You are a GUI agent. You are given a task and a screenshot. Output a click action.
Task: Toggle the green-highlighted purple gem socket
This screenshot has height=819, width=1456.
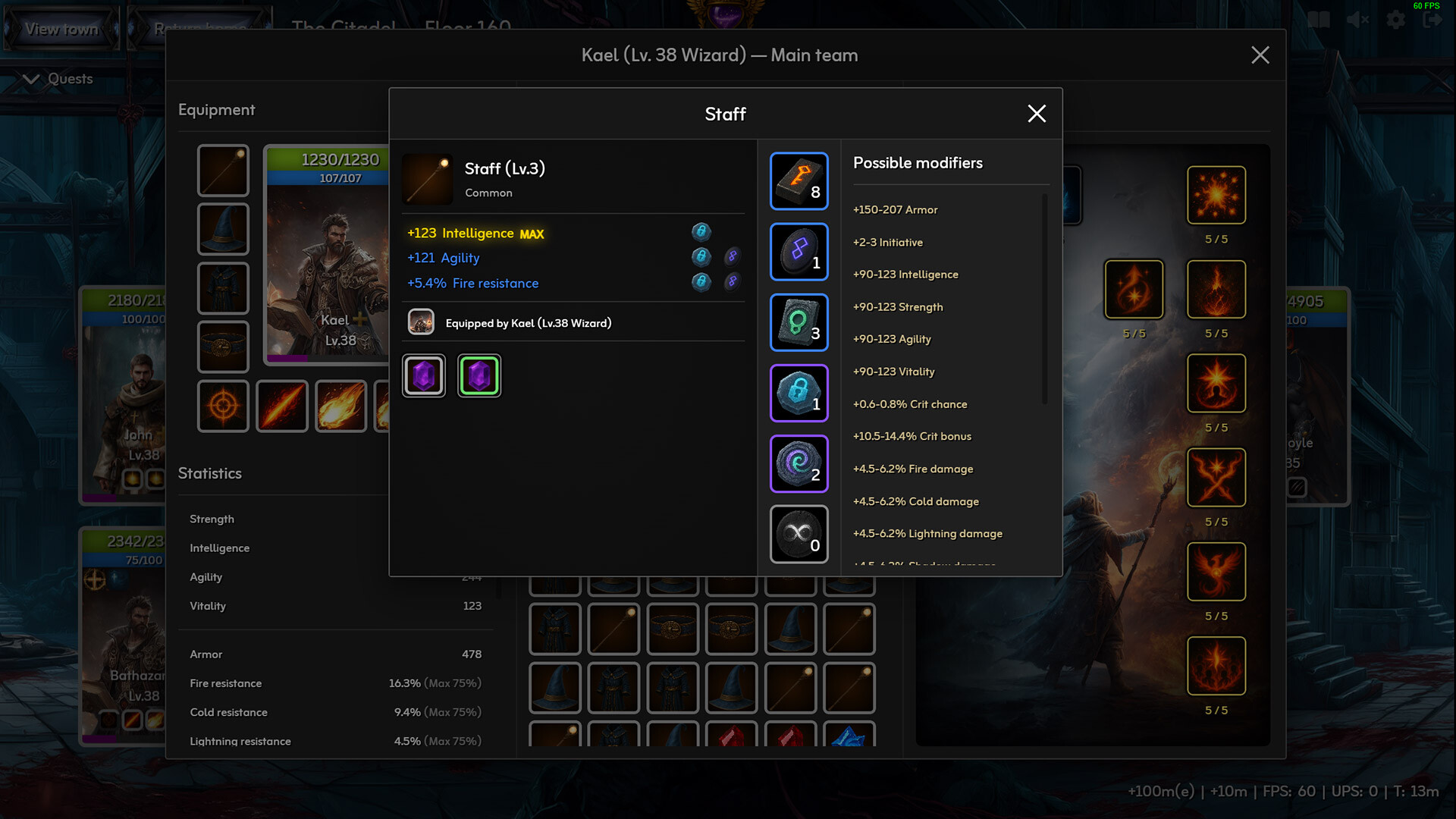(479, 375)
